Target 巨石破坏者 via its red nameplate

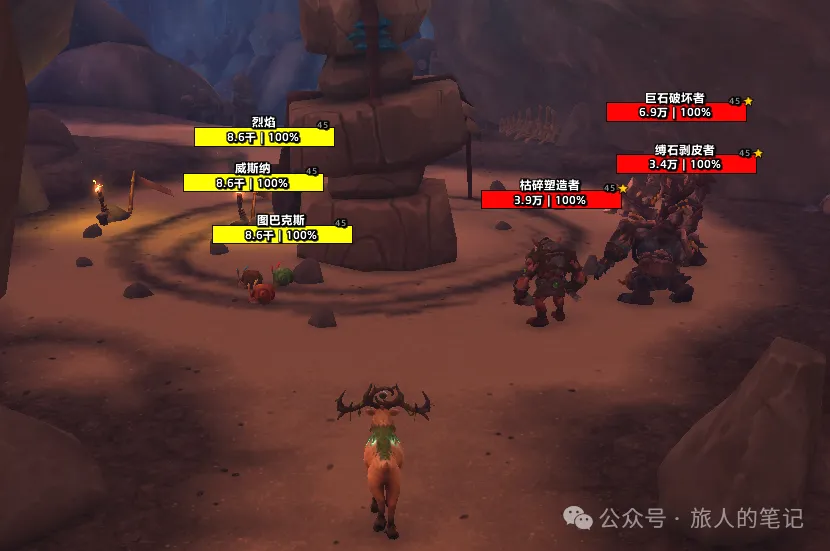click(x=675, y=112)
